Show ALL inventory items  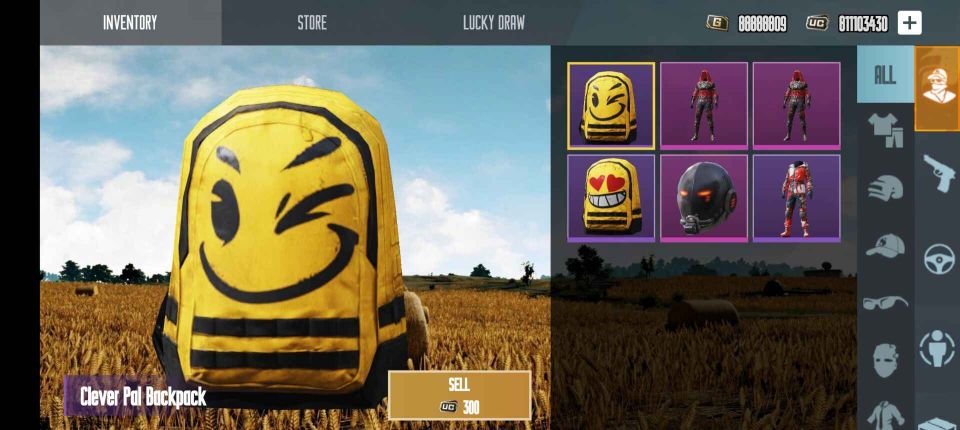pyautogui.click(x=885, y=75)
